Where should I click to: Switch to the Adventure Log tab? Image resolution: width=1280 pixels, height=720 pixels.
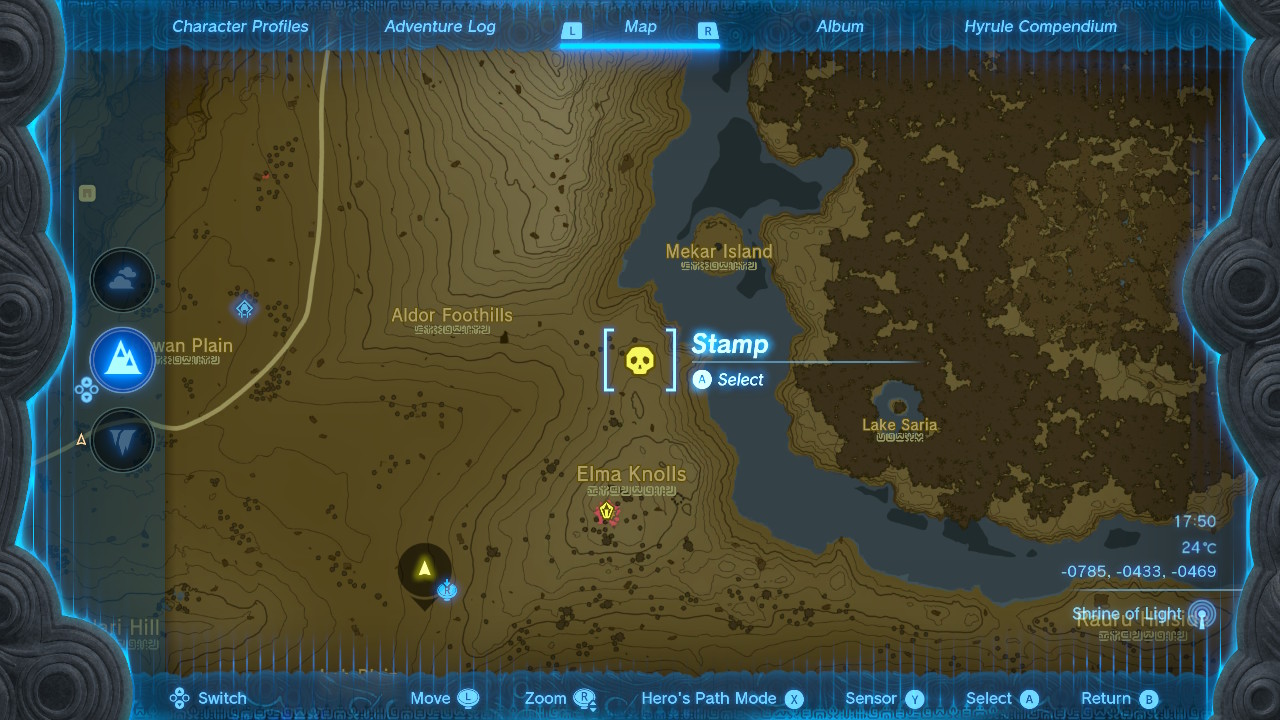(440, 27)
